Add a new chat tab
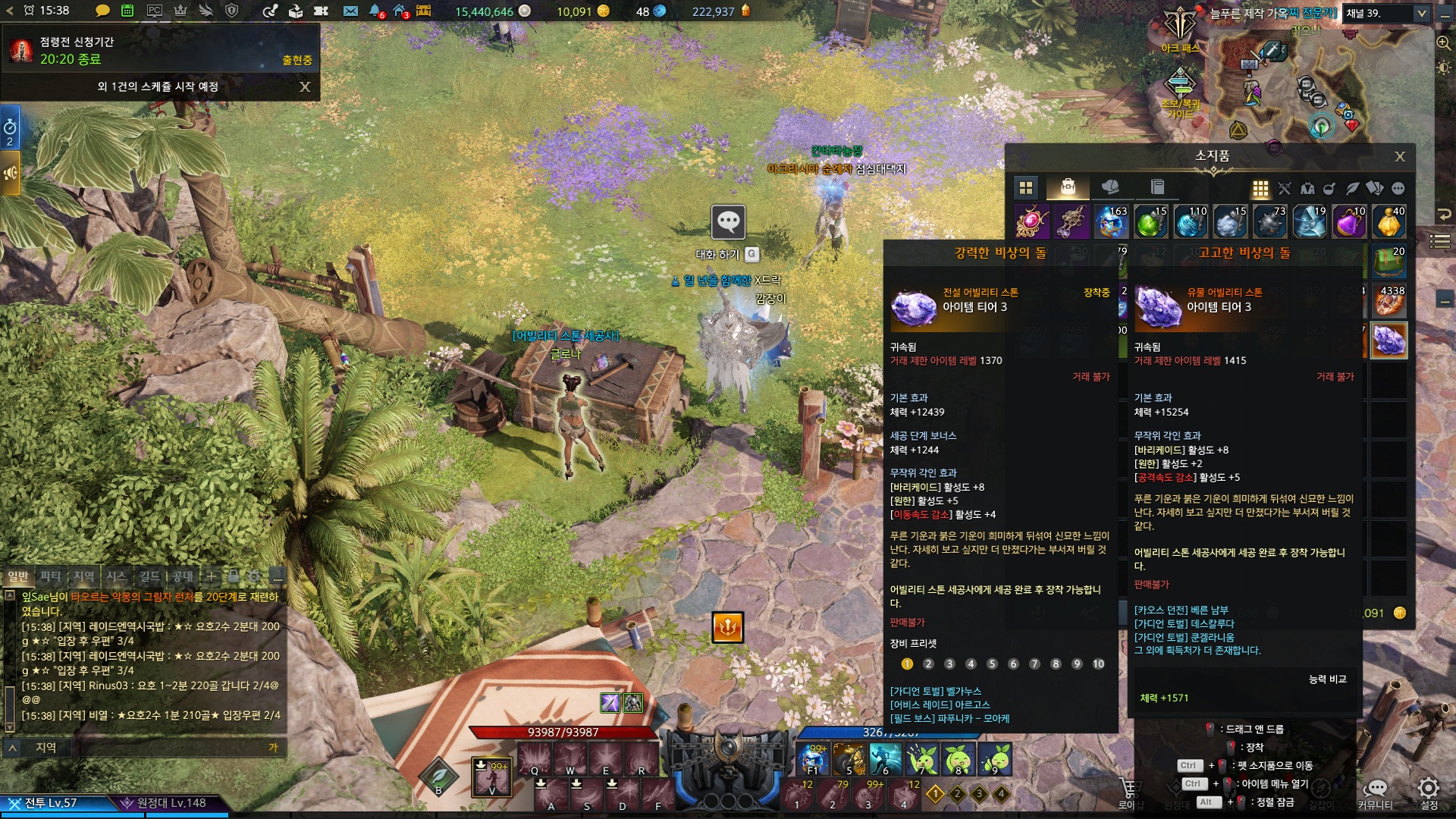This screenshot has height=819, width=1456. click(211, 576)
